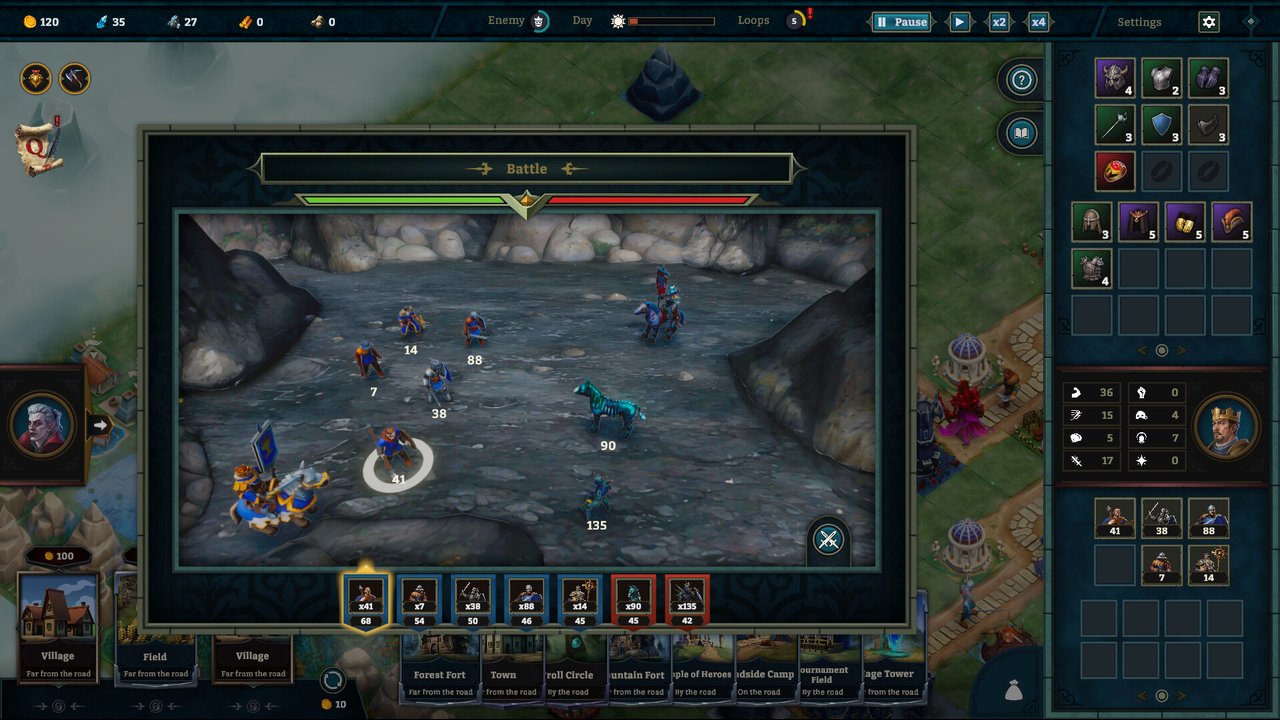Open the help question mark button
This screenshot has height=720, width=1280.
pos(1021,80)
